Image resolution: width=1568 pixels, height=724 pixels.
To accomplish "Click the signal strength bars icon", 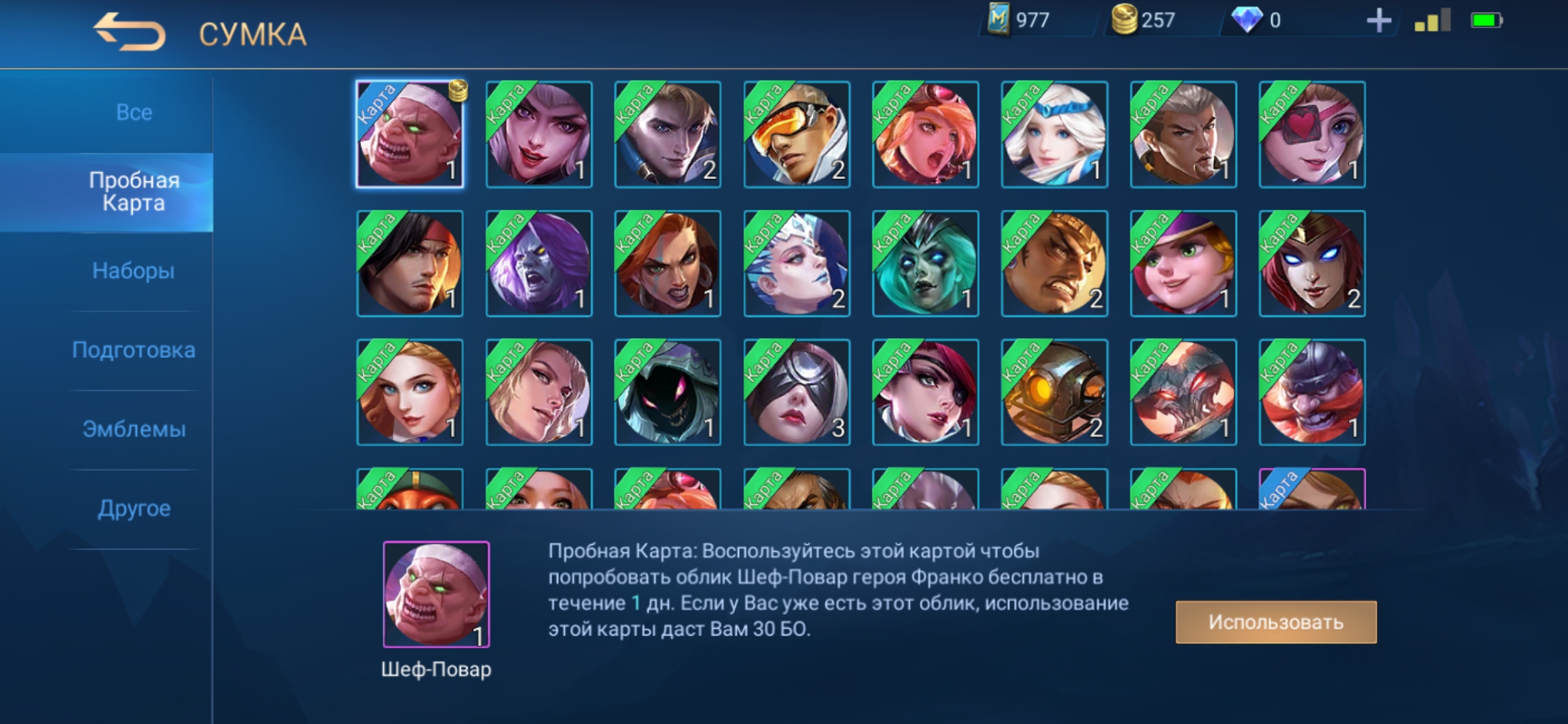I will (1434, 20).
